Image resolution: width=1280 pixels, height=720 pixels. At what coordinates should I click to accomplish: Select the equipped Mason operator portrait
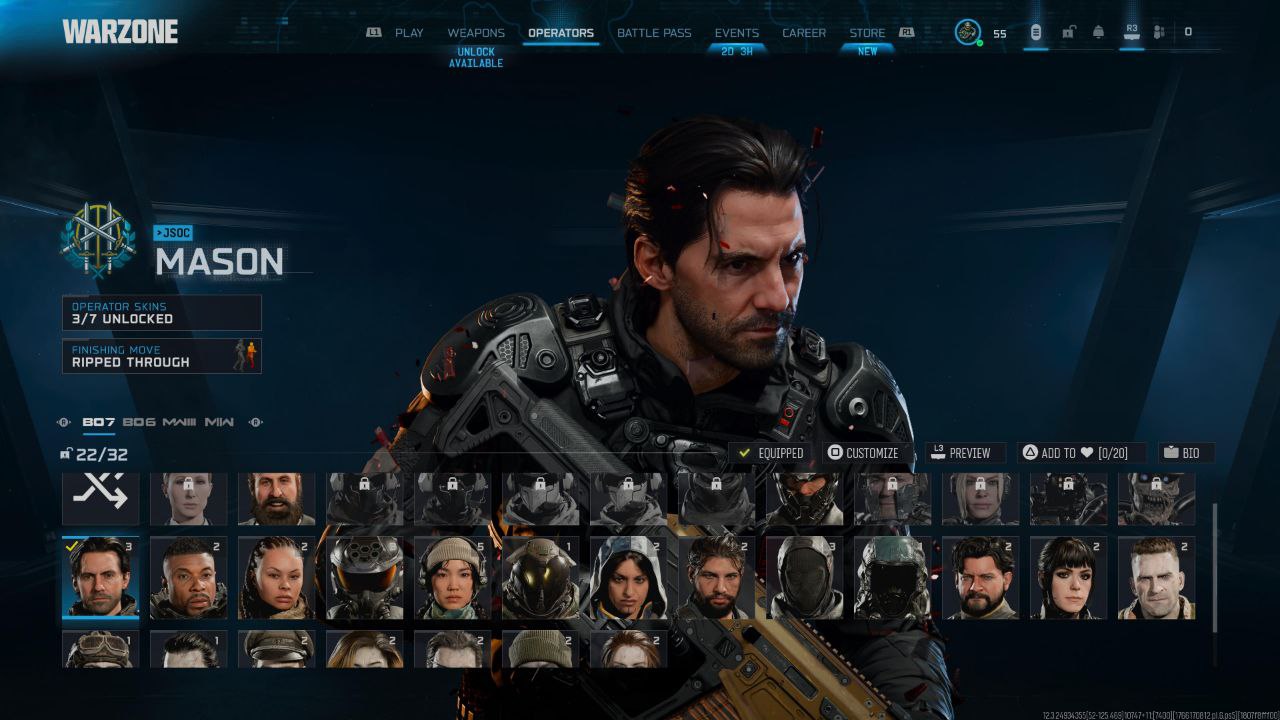point(101,578)
